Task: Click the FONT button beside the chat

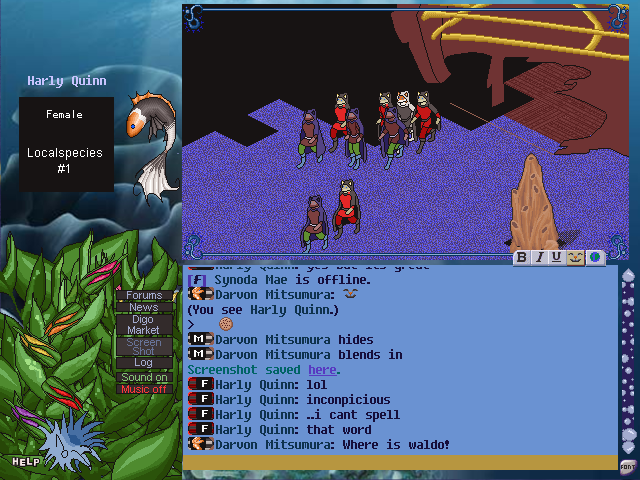Action: coord(627,466)
